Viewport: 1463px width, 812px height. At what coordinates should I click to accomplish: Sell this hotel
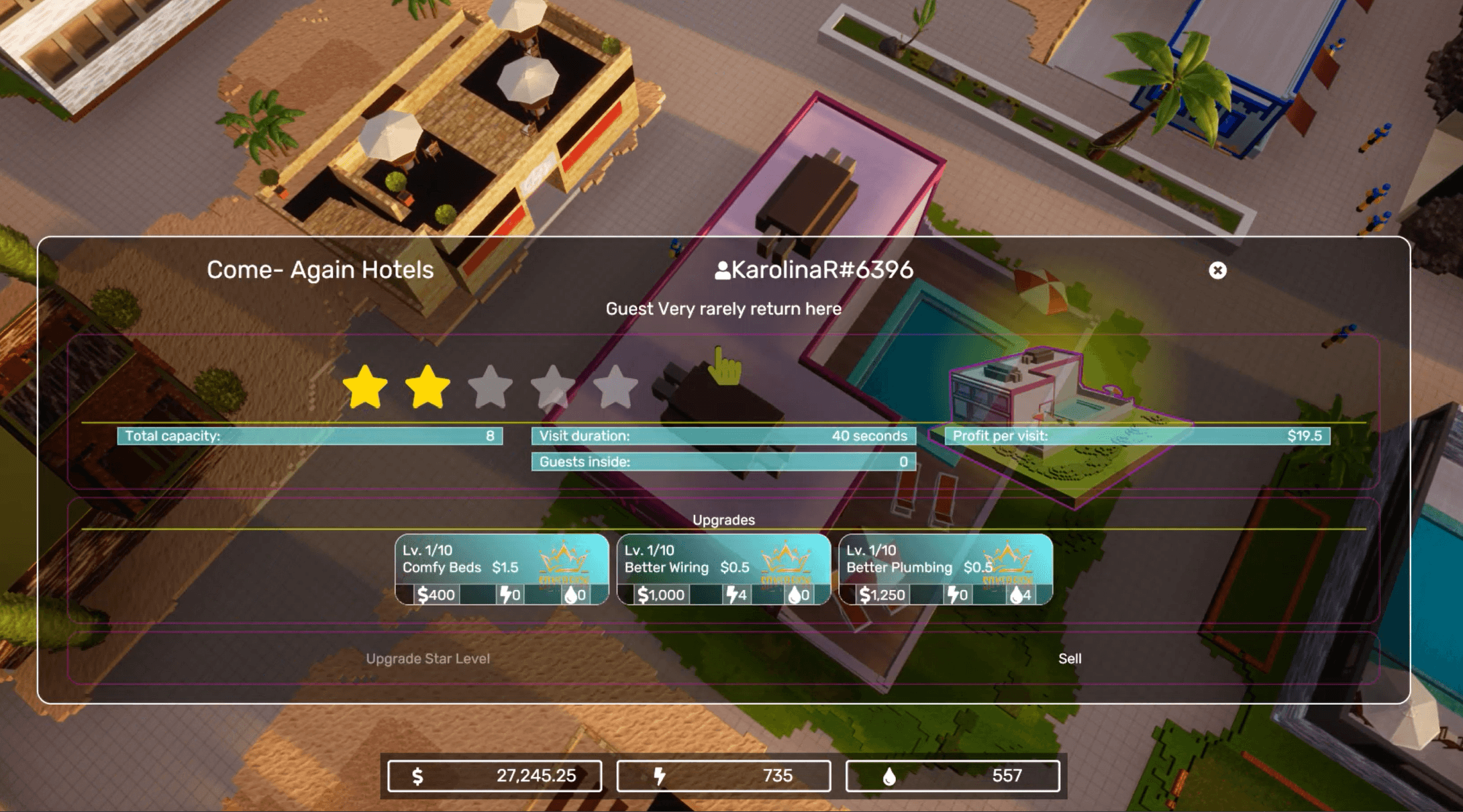[1070, 659]
